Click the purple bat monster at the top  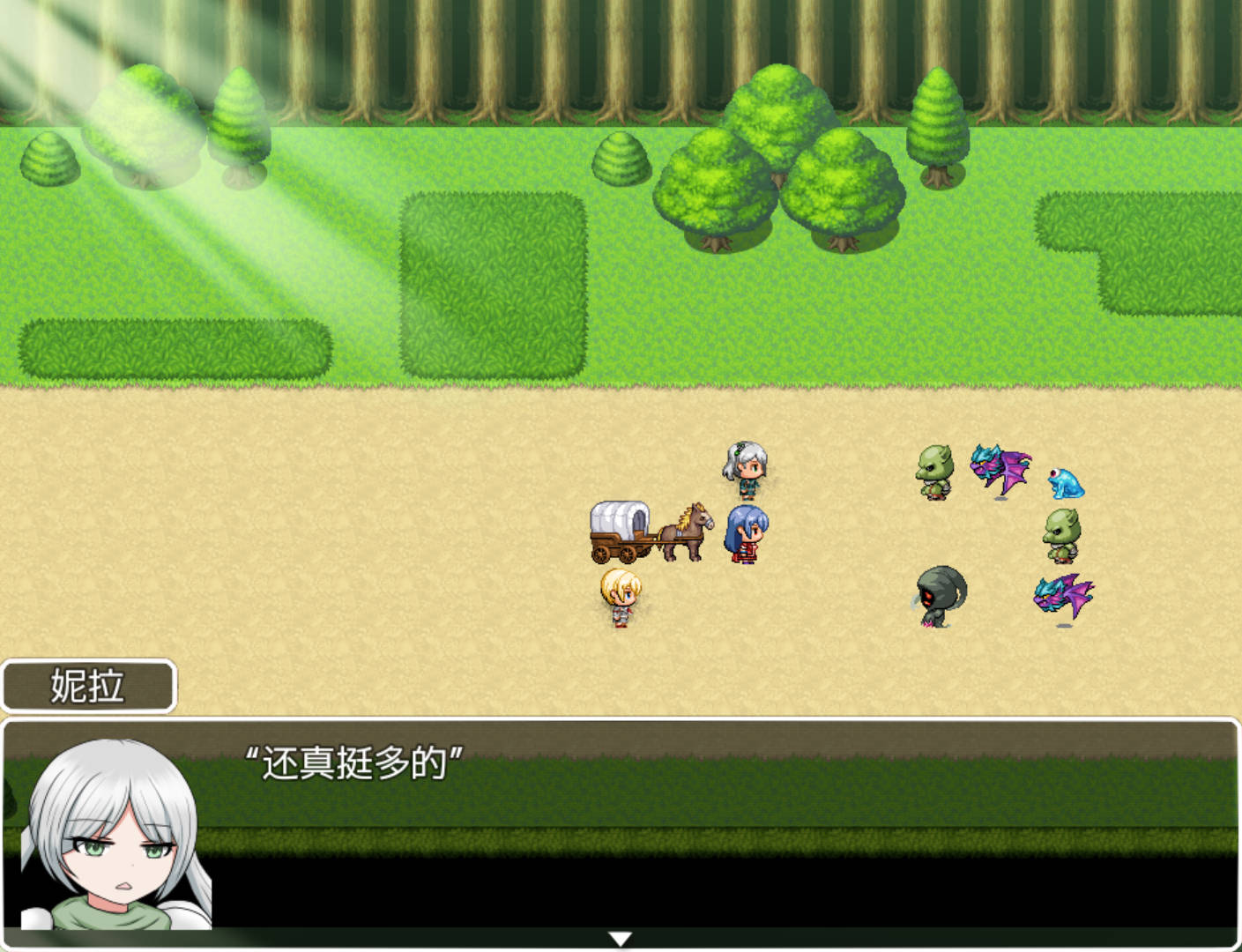click(999, 465)
